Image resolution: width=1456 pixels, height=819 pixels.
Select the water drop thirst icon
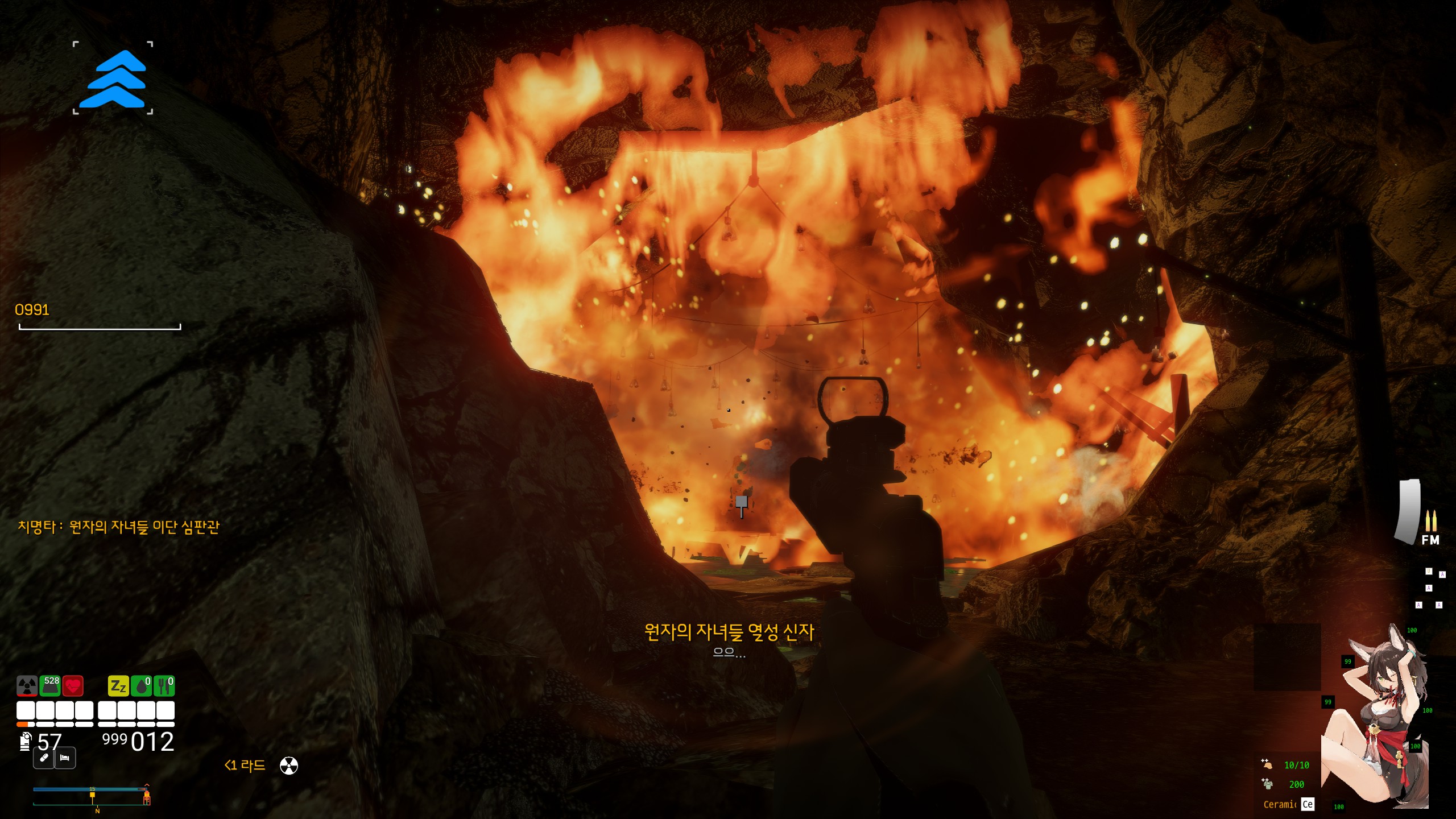click(x=141, y=686)
